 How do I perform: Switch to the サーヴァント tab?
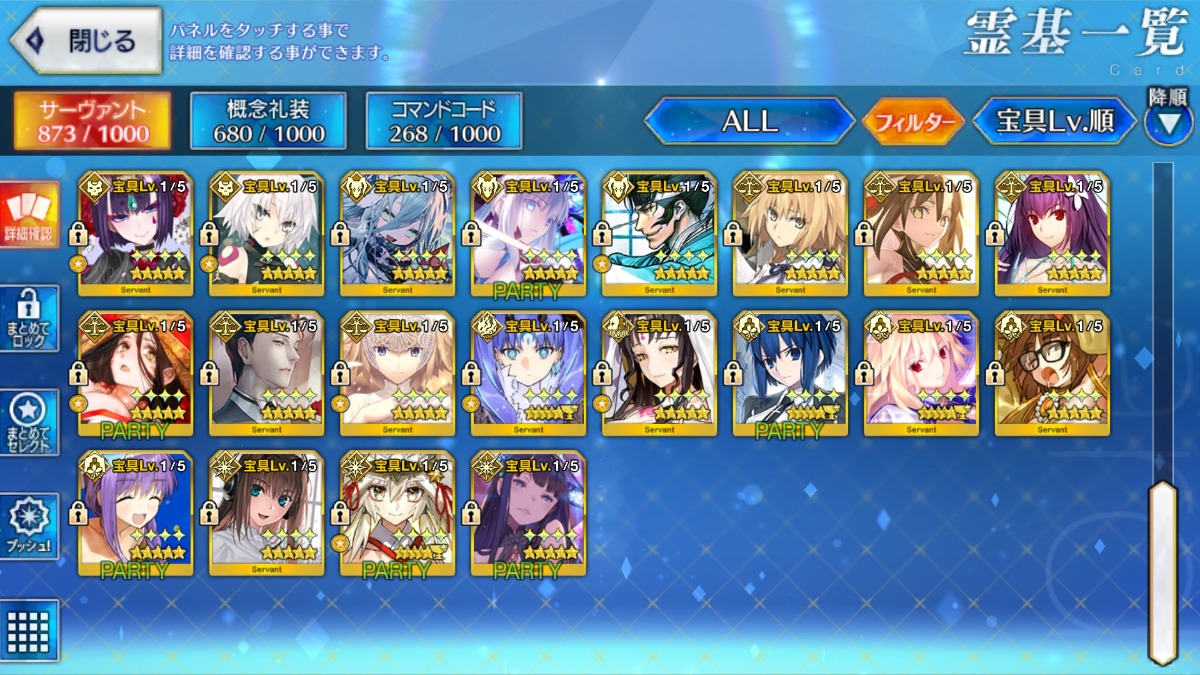pos(92,121)
